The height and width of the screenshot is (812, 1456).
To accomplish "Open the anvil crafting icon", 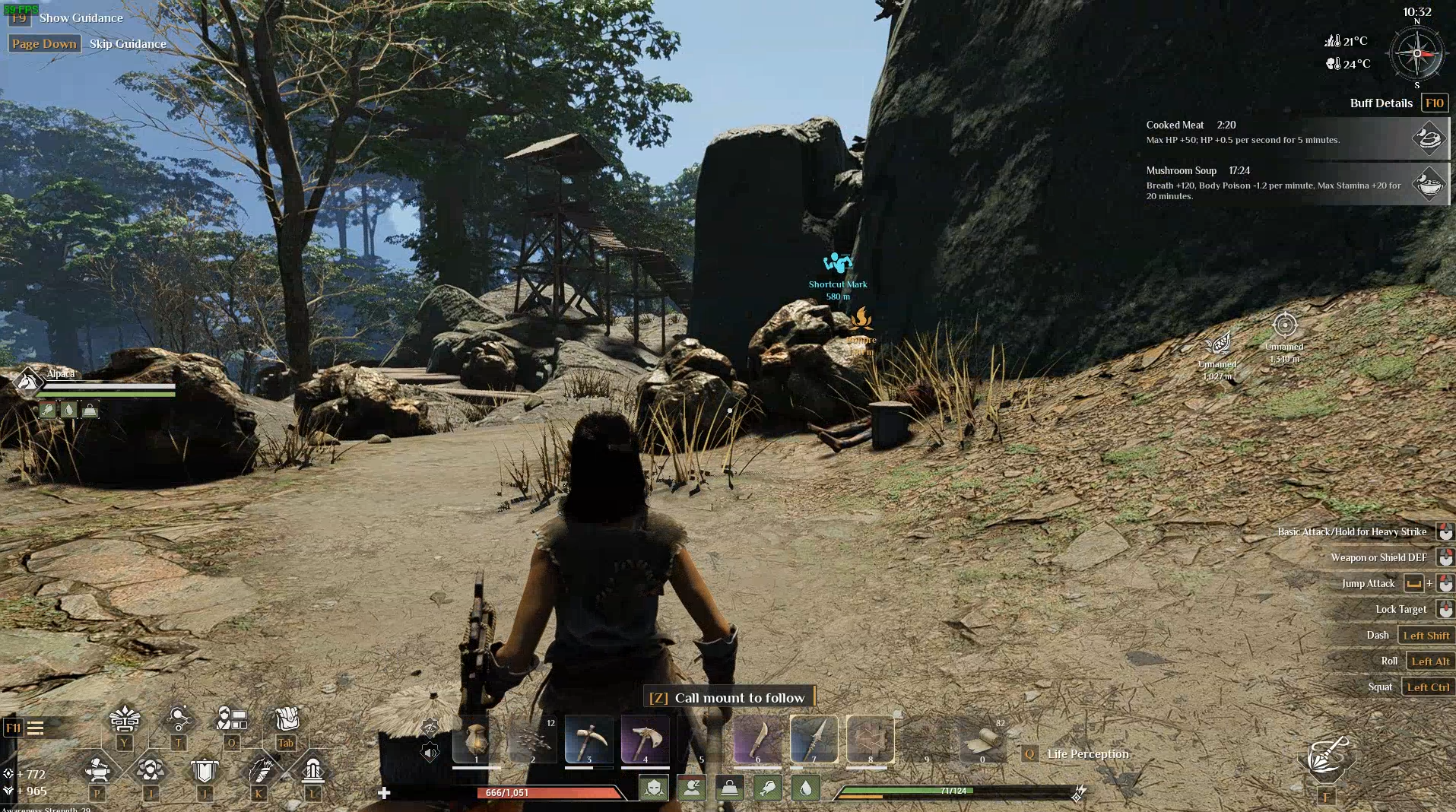I will click(x=97, y=771).
